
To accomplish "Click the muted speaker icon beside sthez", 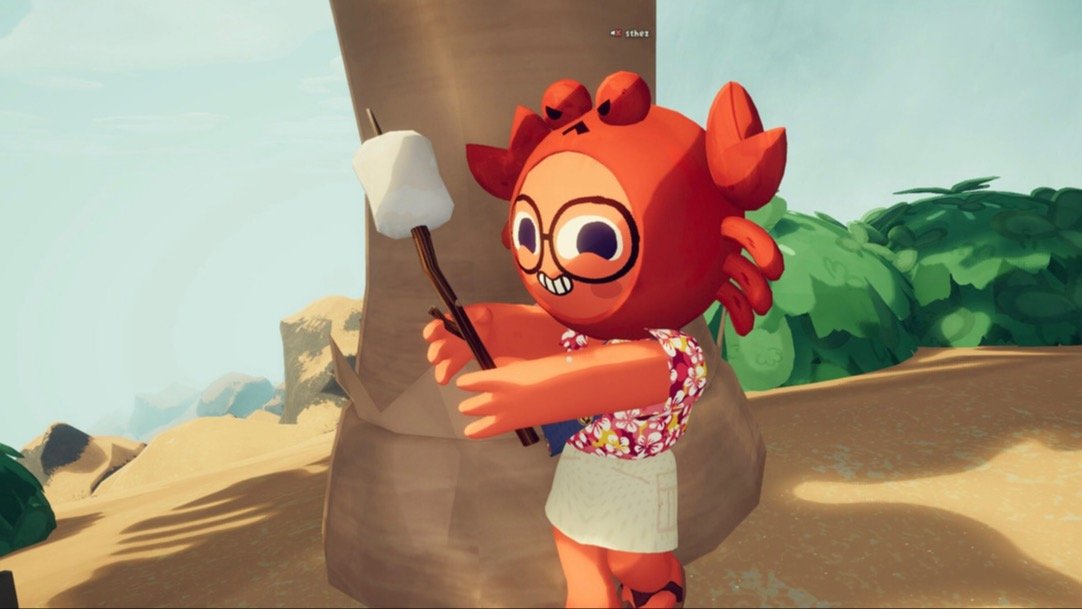I will [615, 33].
